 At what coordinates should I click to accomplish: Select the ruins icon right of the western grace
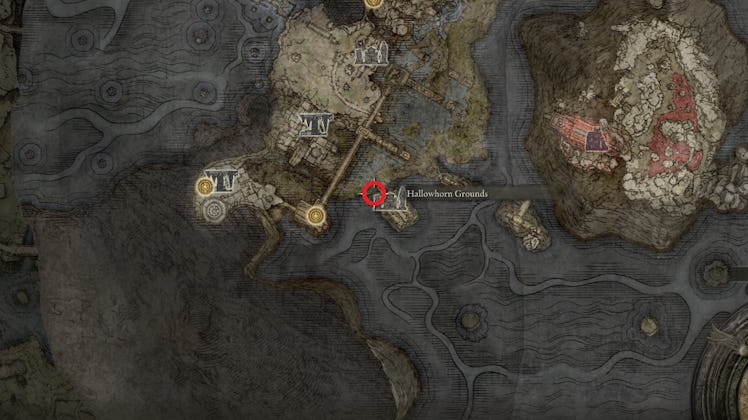coord(229,181)
